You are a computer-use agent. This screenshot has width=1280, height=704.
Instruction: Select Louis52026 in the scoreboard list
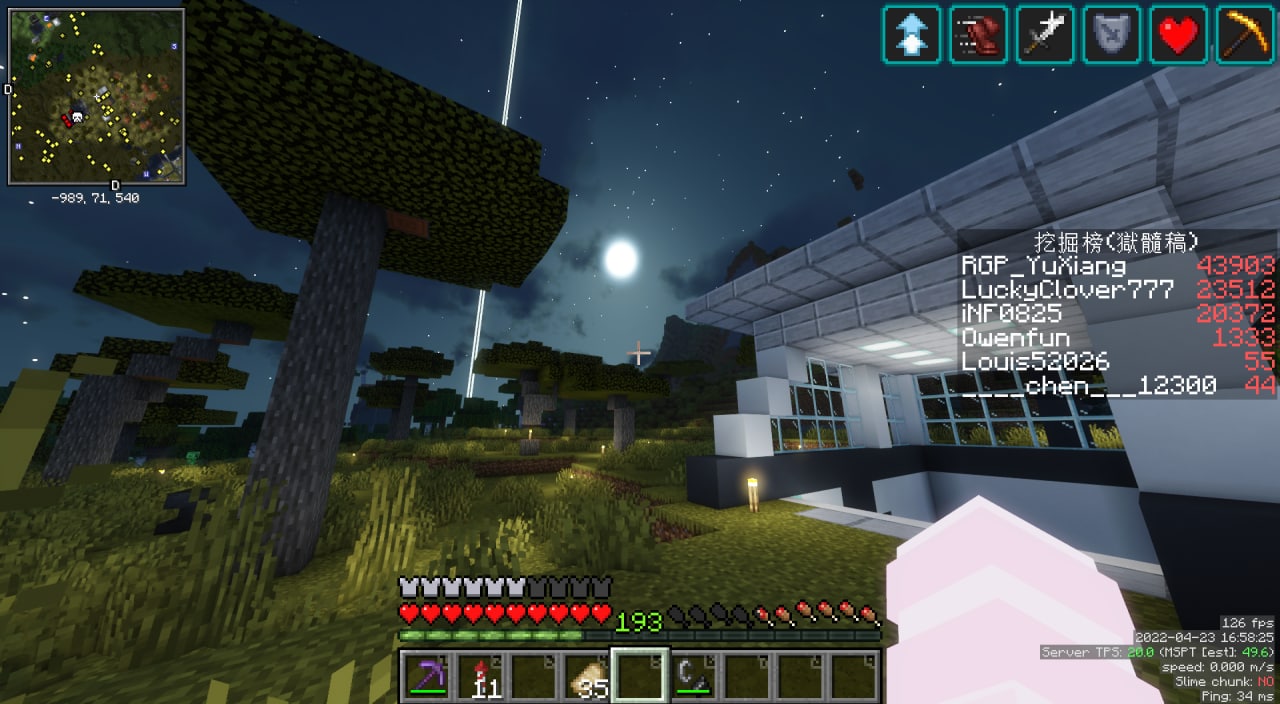pos(1035,362)
